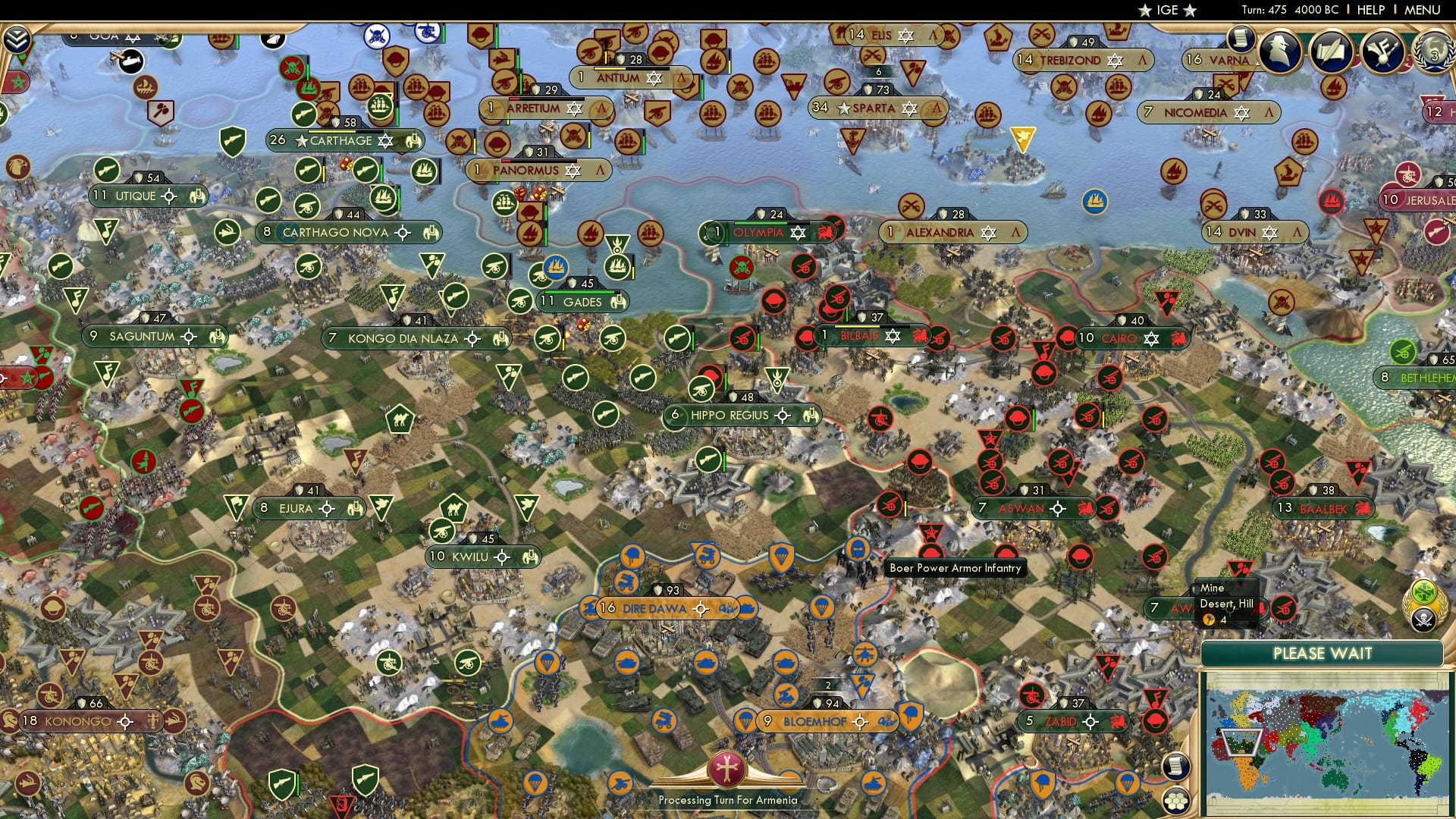Open the game MENU
1456x819 pixels.
[1423, 9]
